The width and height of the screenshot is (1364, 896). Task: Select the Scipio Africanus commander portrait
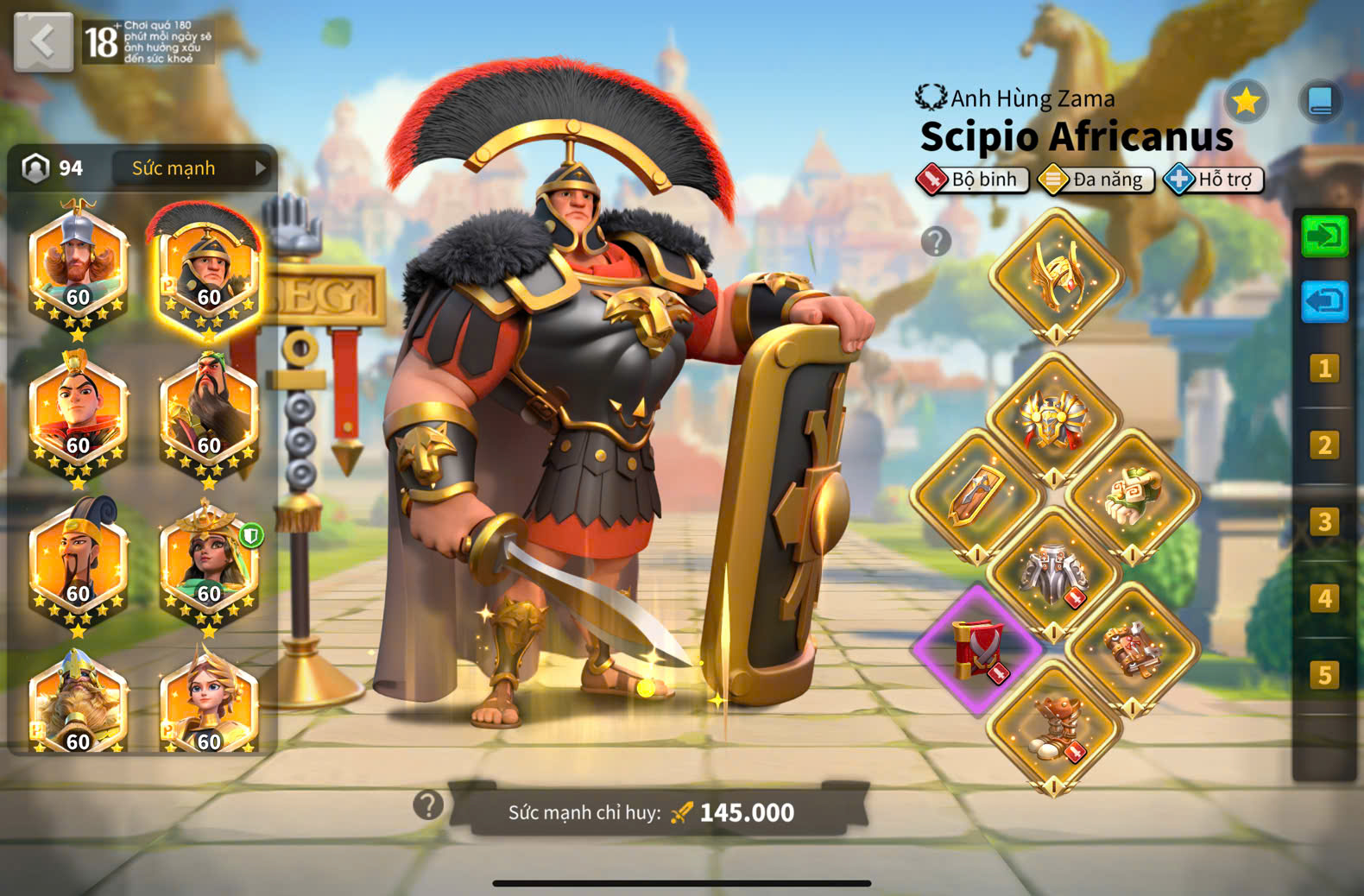pos(208,268)
